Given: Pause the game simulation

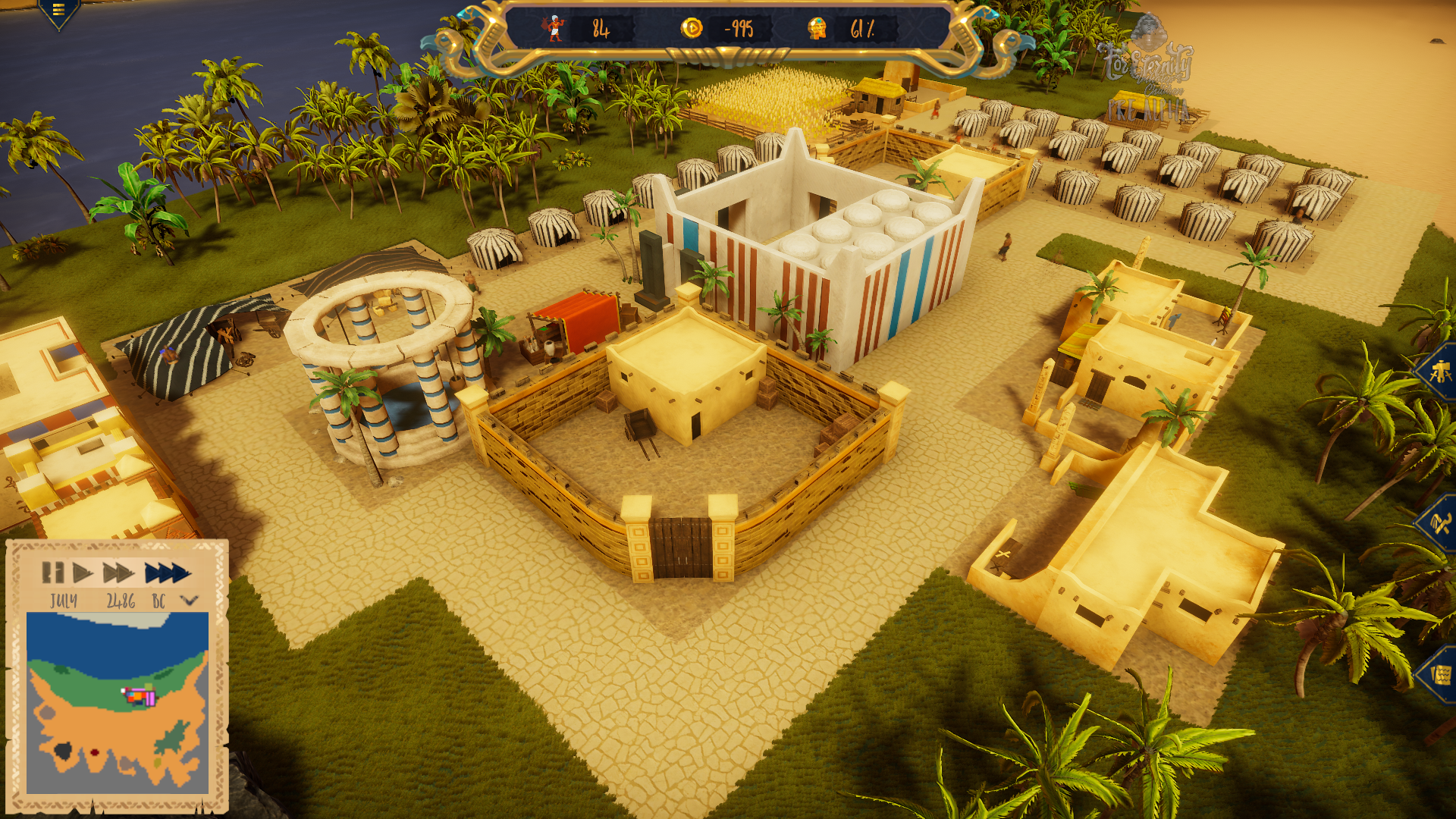Looking at the screenshot, I should tap(53, 573).
